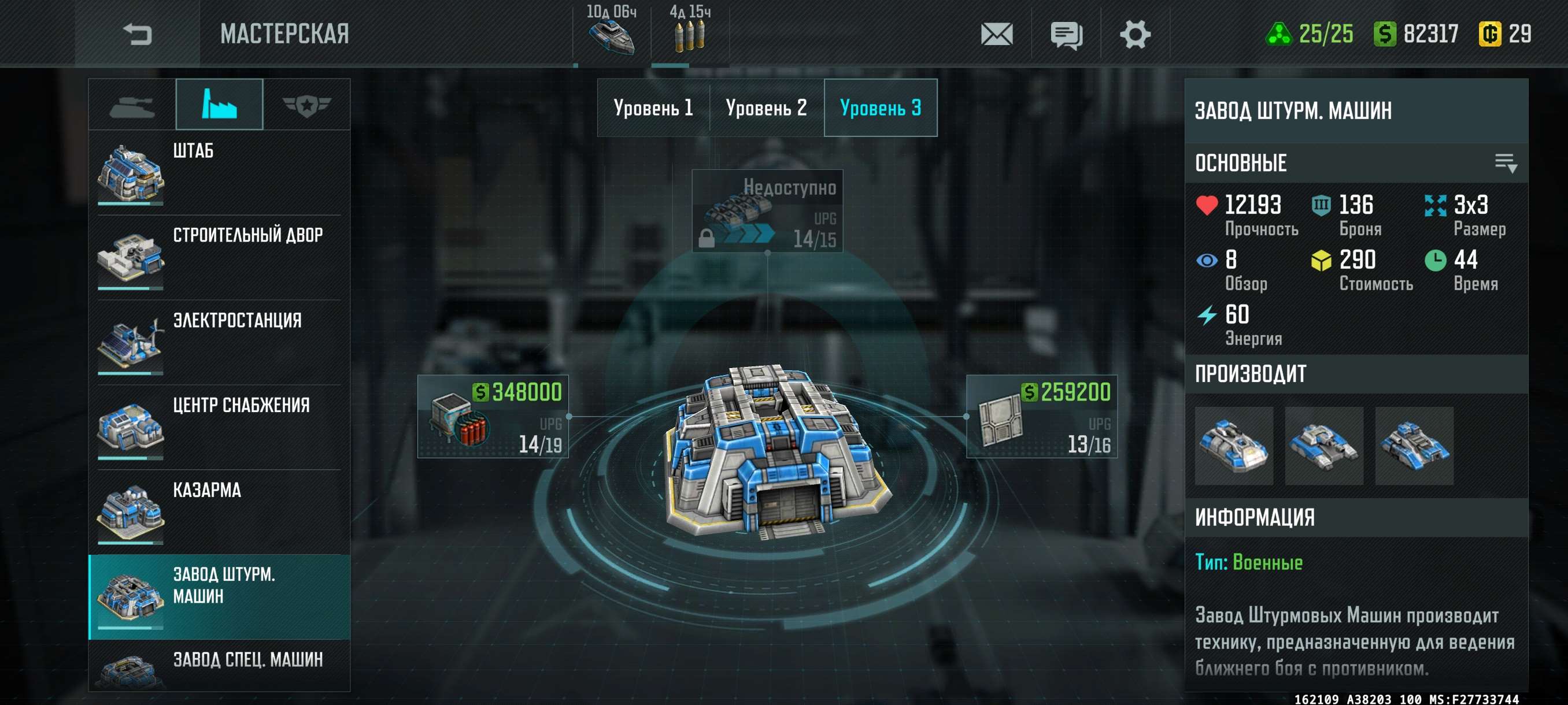Open the gear settings menu

pos(1134,34)
